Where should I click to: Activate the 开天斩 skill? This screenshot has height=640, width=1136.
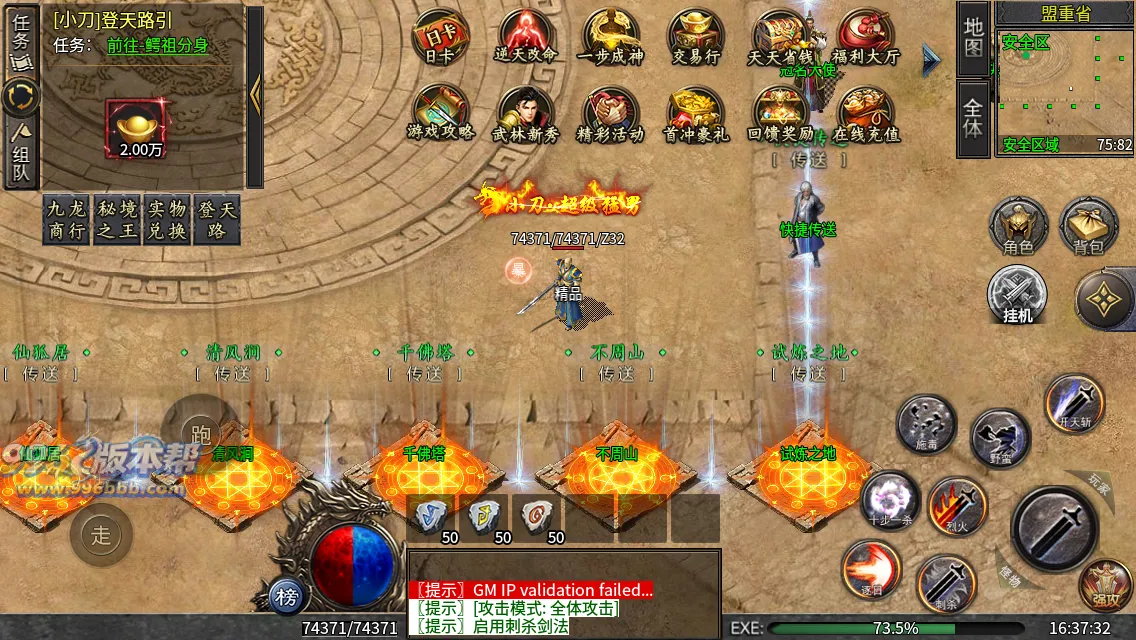coord(1075,404)
